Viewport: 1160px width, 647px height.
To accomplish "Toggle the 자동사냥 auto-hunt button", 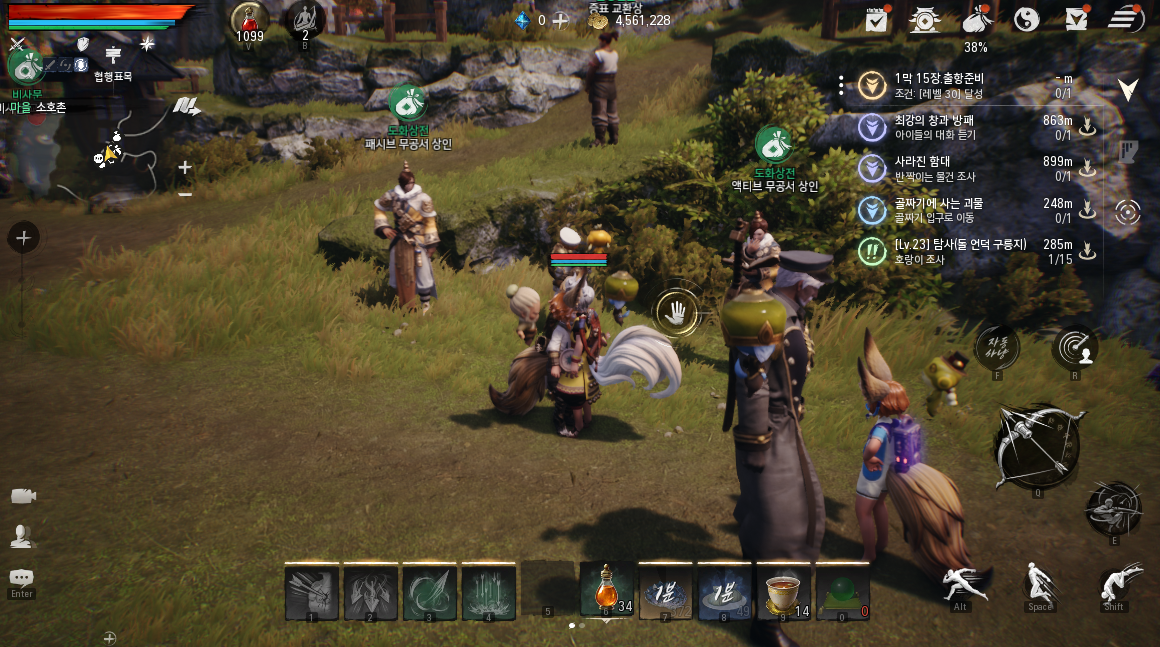I will [997, 347].
